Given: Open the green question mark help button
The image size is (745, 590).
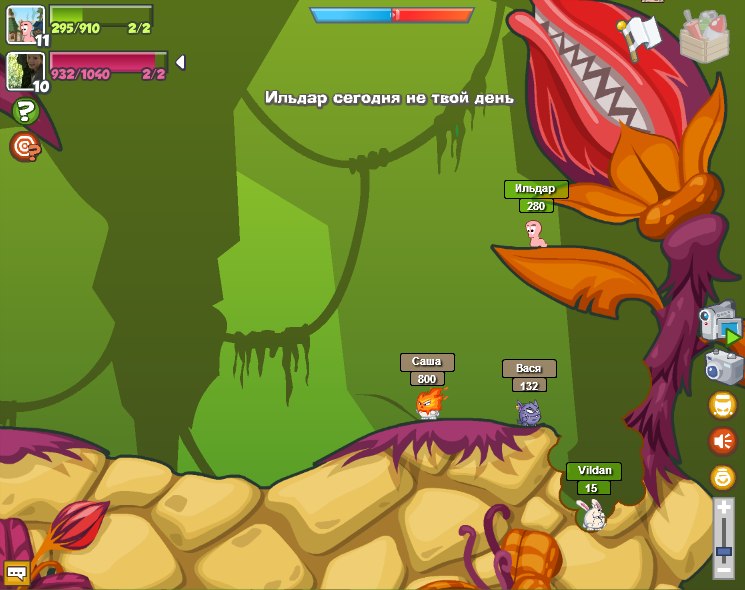Looking at the screenshot, I should (x=25, y=111).
